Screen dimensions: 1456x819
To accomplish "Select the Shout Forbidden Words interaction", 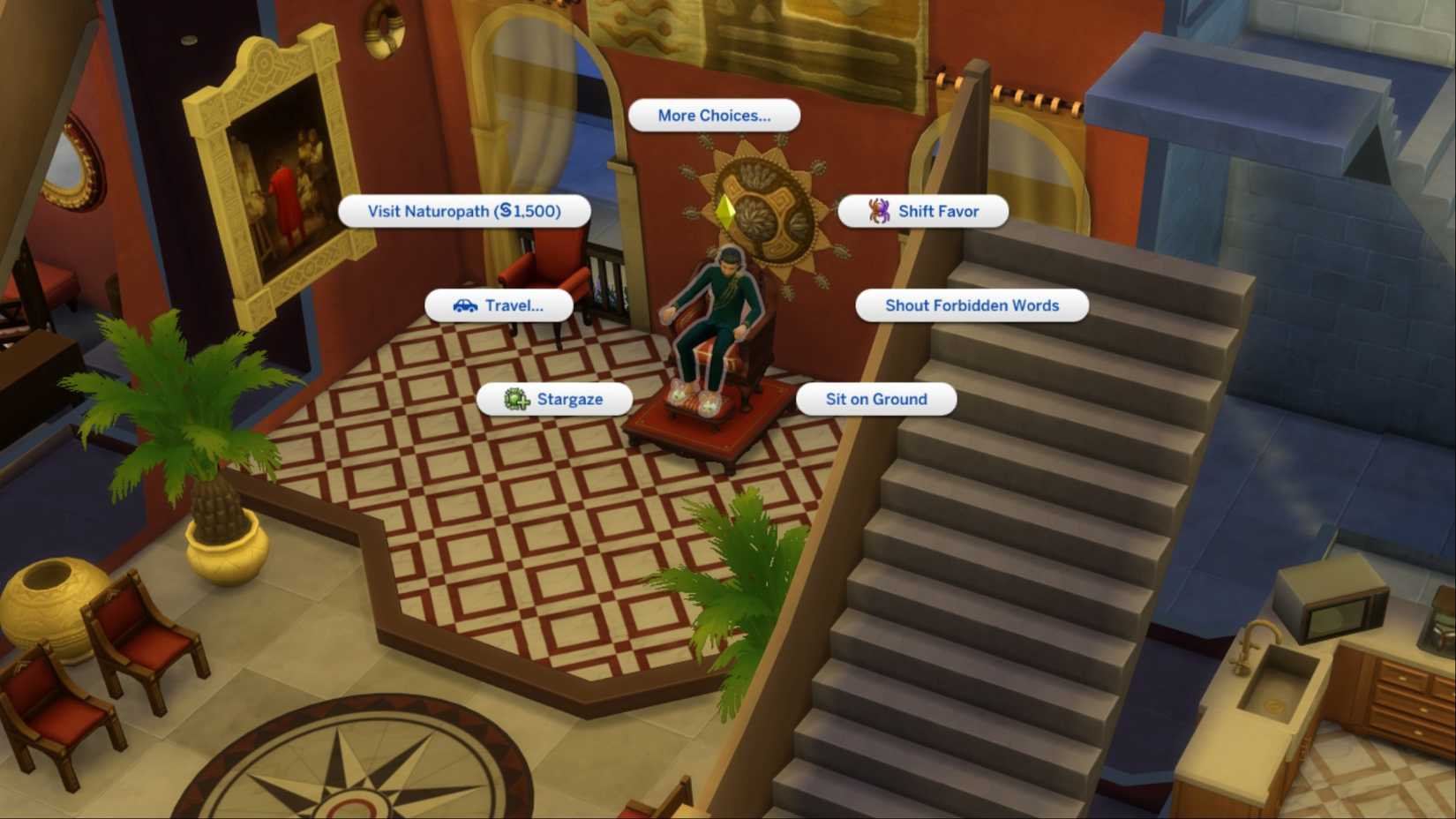I will click(971, 305).
